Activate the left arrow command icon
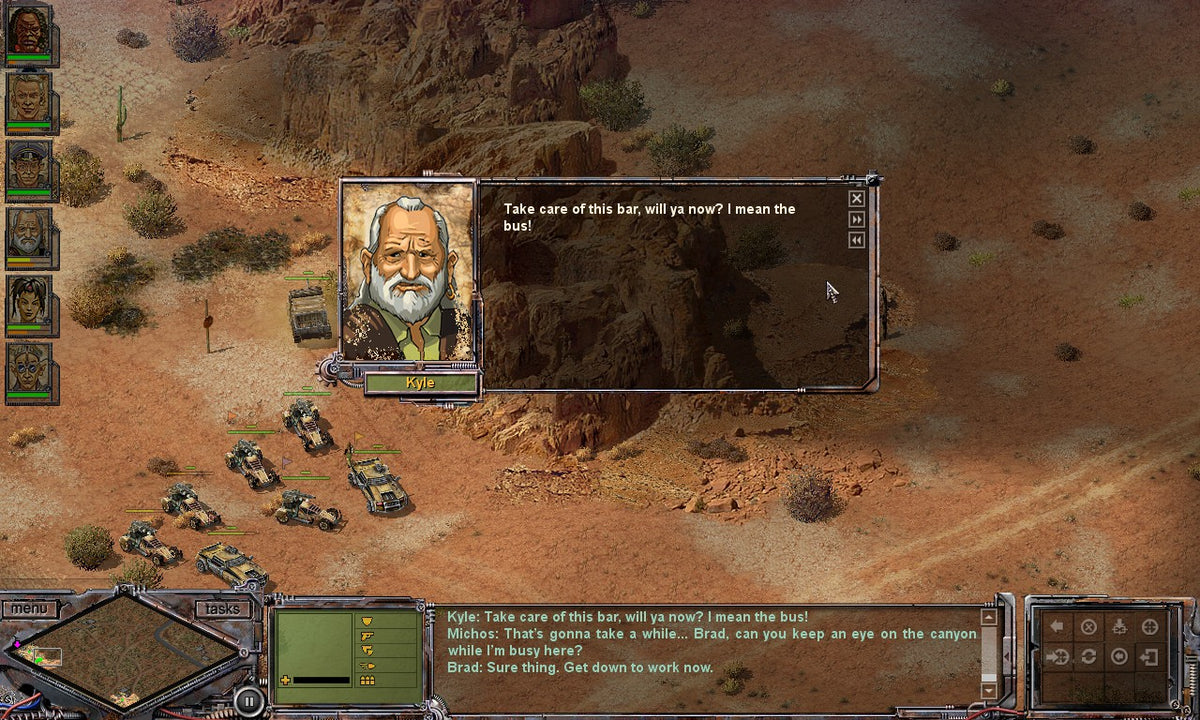Image resolution: width=1200 pixels, height=720 pixels. click(1057, 627)
